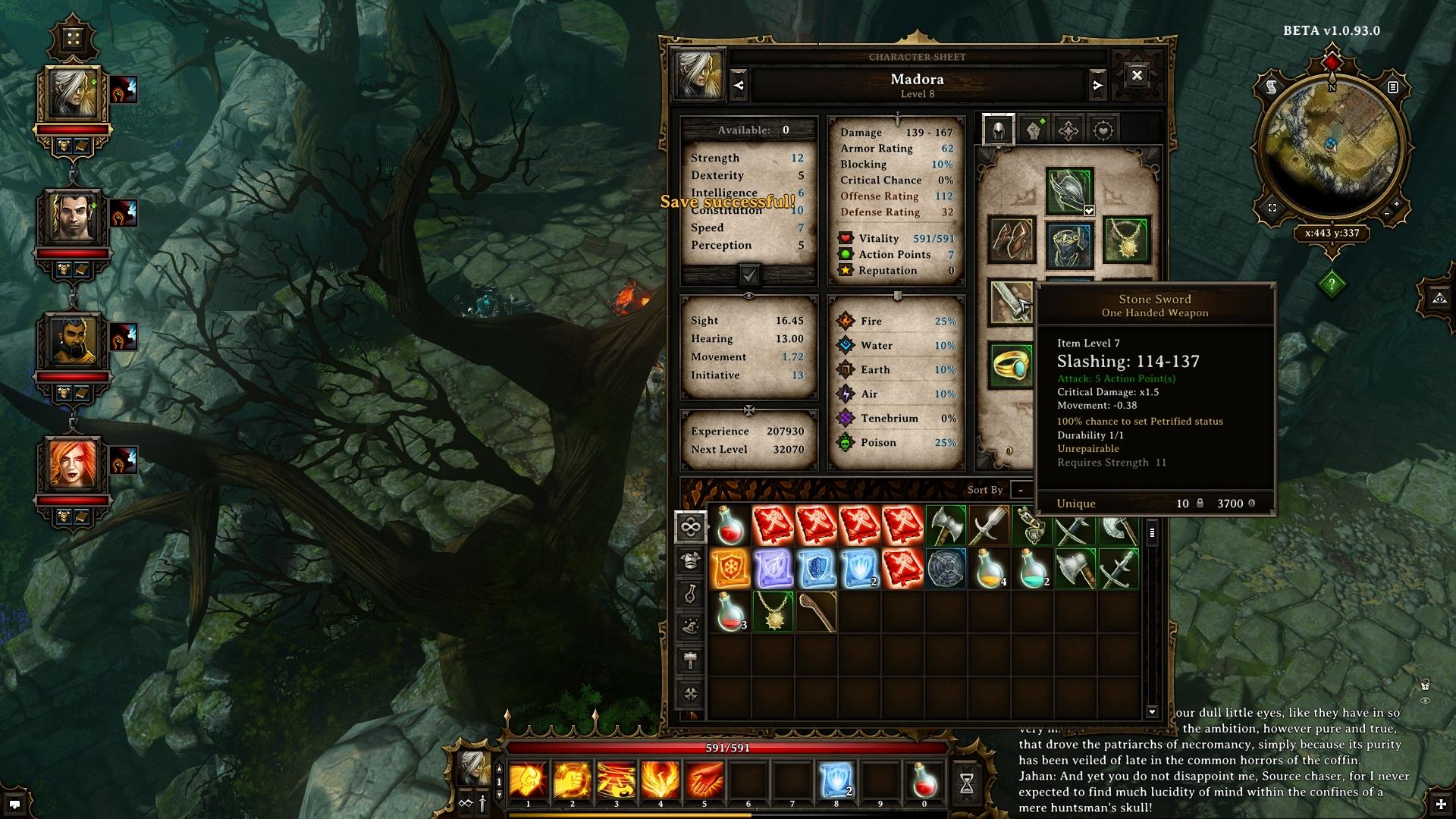Open the abilities tab with fist icon

1034,130
